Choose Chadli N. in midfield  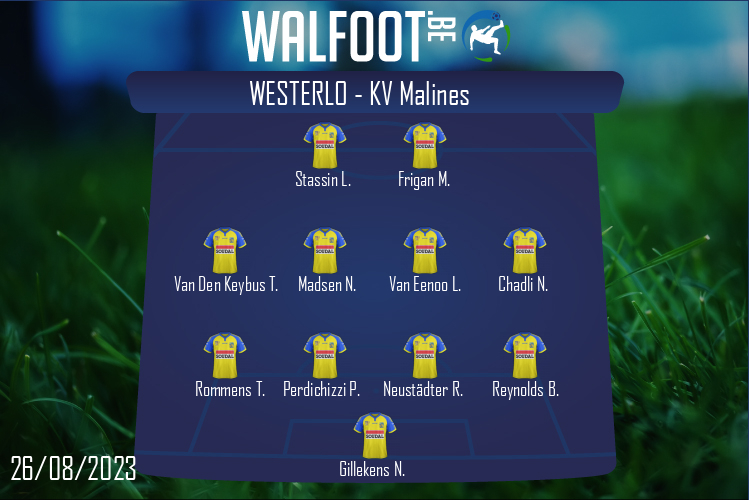(x=524, y=251)
